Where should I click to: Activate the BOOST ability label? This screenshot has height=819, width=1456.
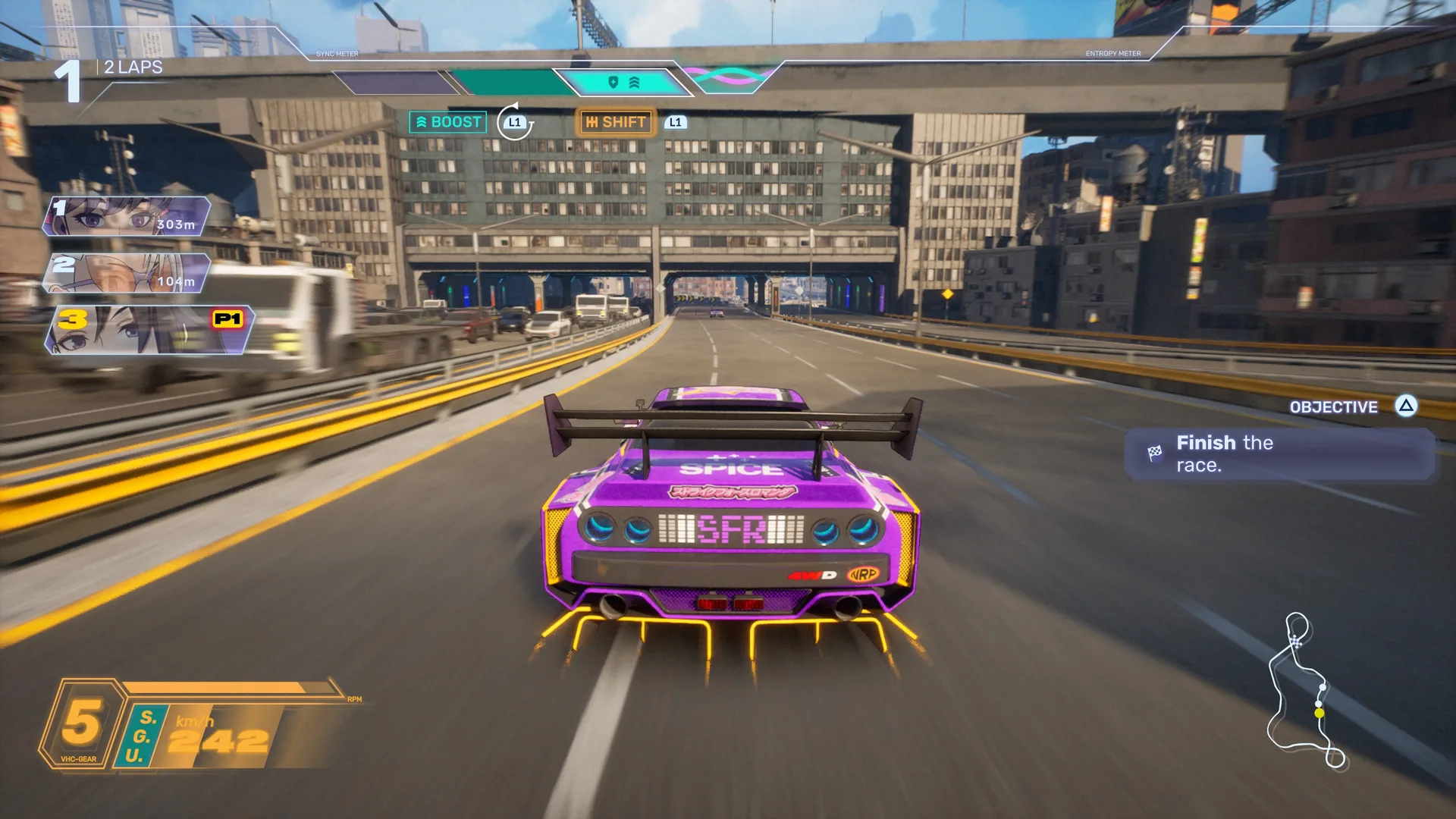point(448,122)
